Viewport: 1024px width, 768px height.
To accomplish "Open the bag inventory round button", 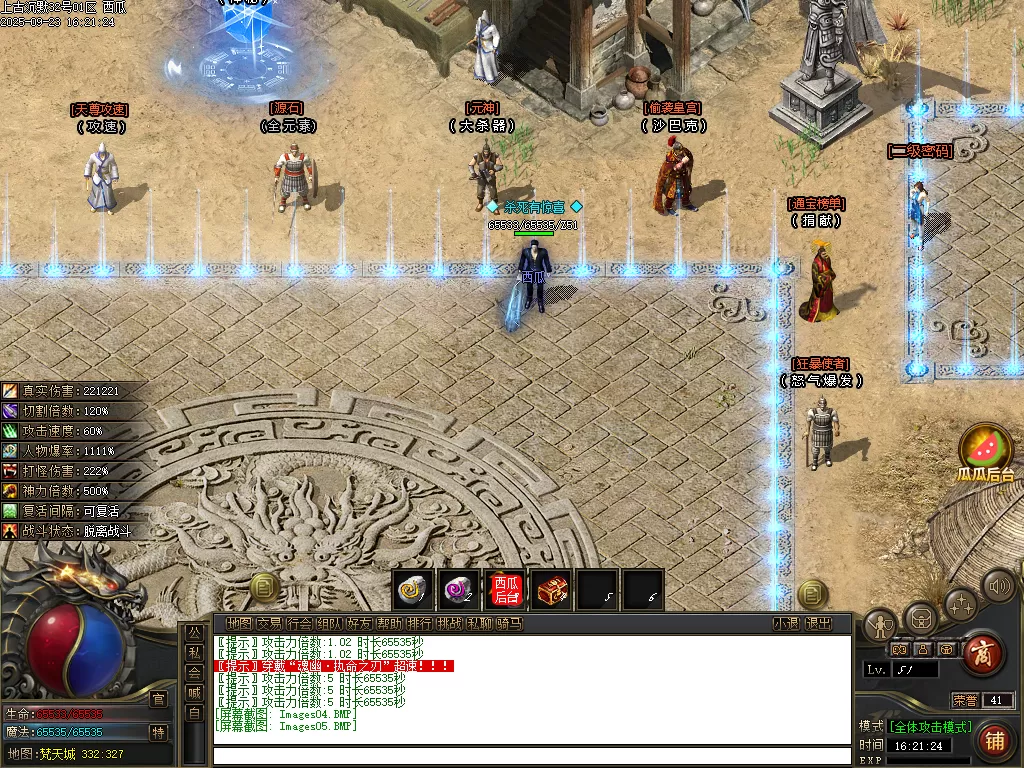I will 920,618.
